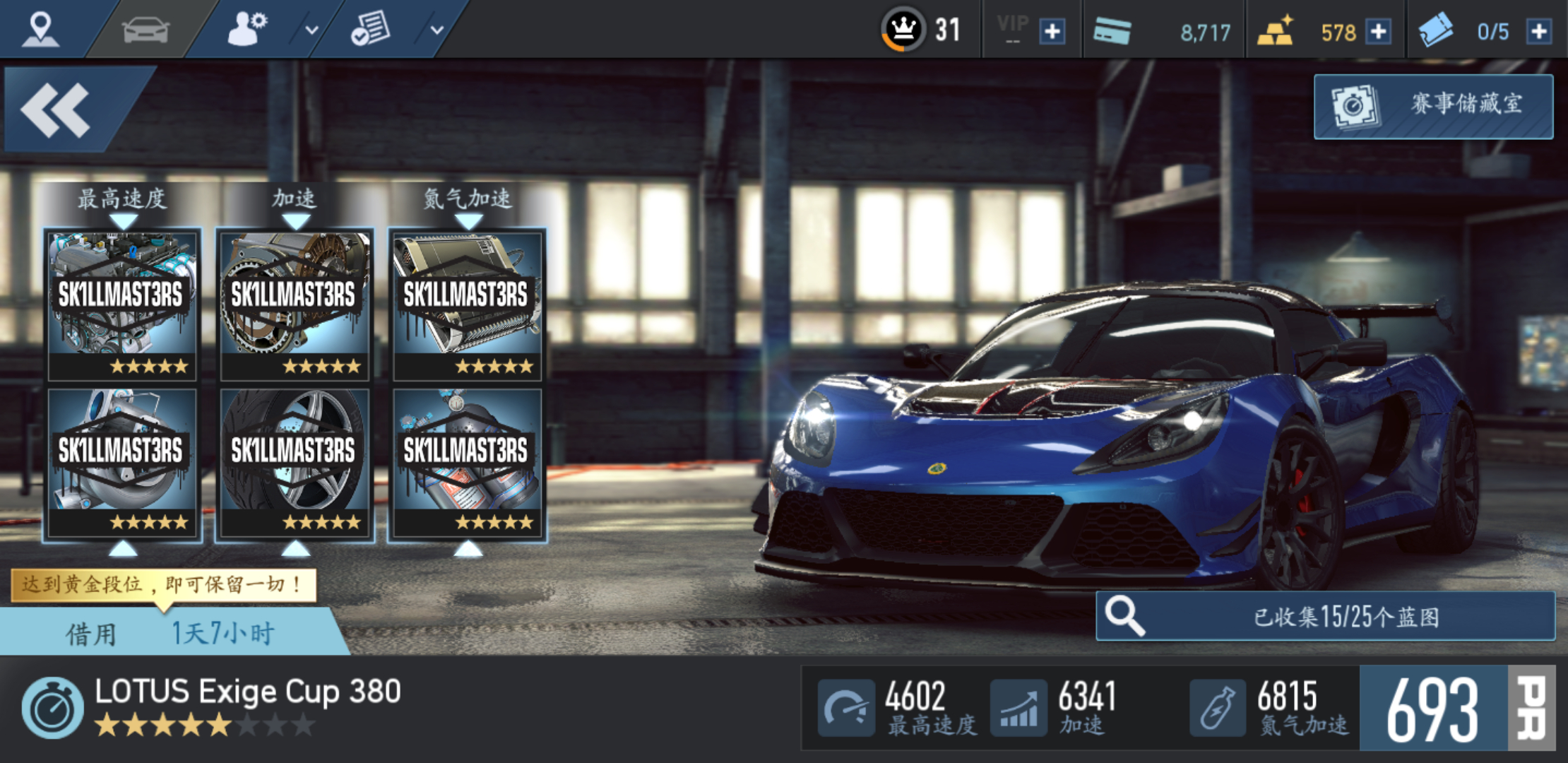
Task: Click the player level crown icon
Action: click(x=903, y=30)
